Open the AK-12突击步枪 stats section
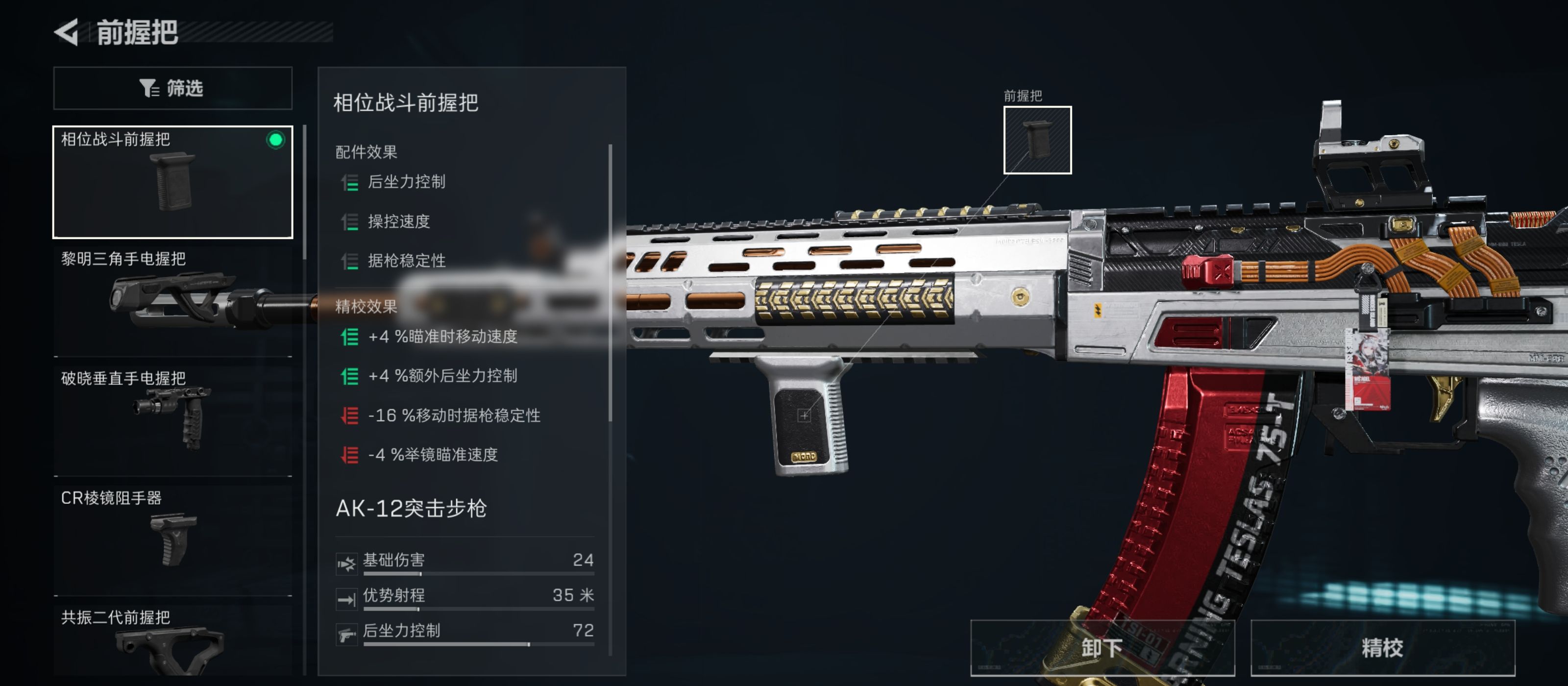 412,507
